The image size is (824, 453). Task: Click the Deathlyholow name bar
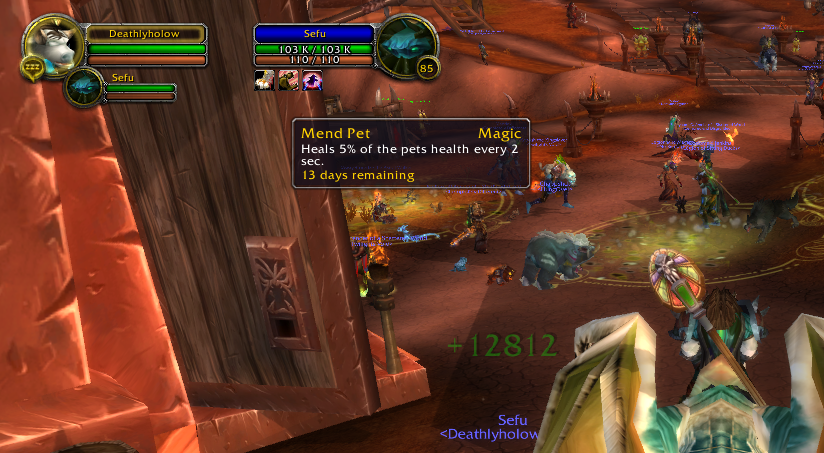(x=146, y=33)
